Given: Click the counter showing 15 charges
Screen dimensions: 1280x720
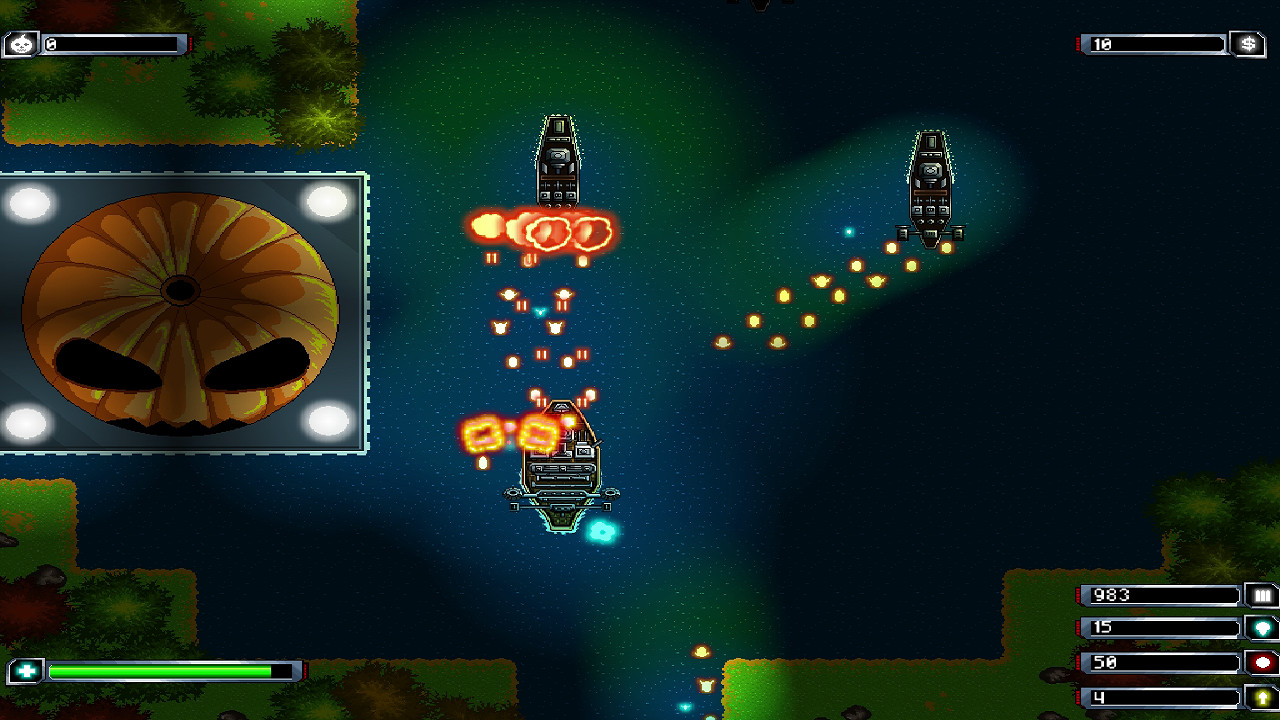Looking at the screenshot, I should click(x=1160, y=628).
